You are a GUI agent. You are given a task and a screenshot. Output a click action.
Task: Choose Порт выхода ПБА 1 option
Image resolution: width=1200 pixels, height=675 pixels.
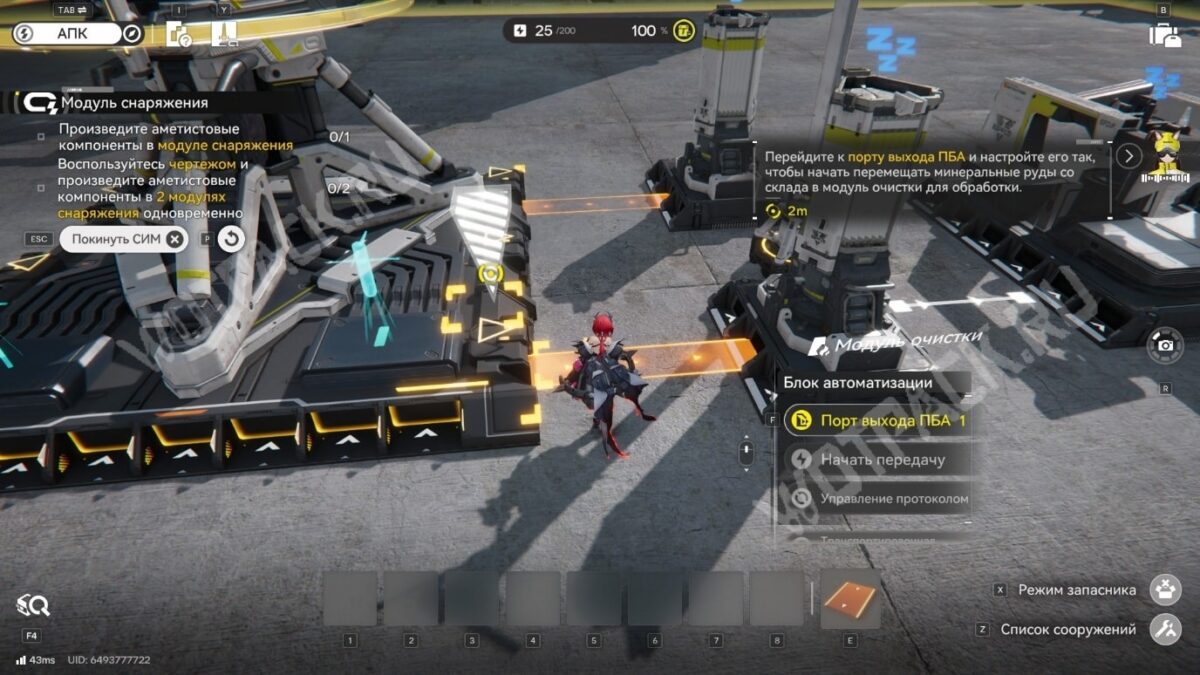pyautogui.click(x=879, y=421)
